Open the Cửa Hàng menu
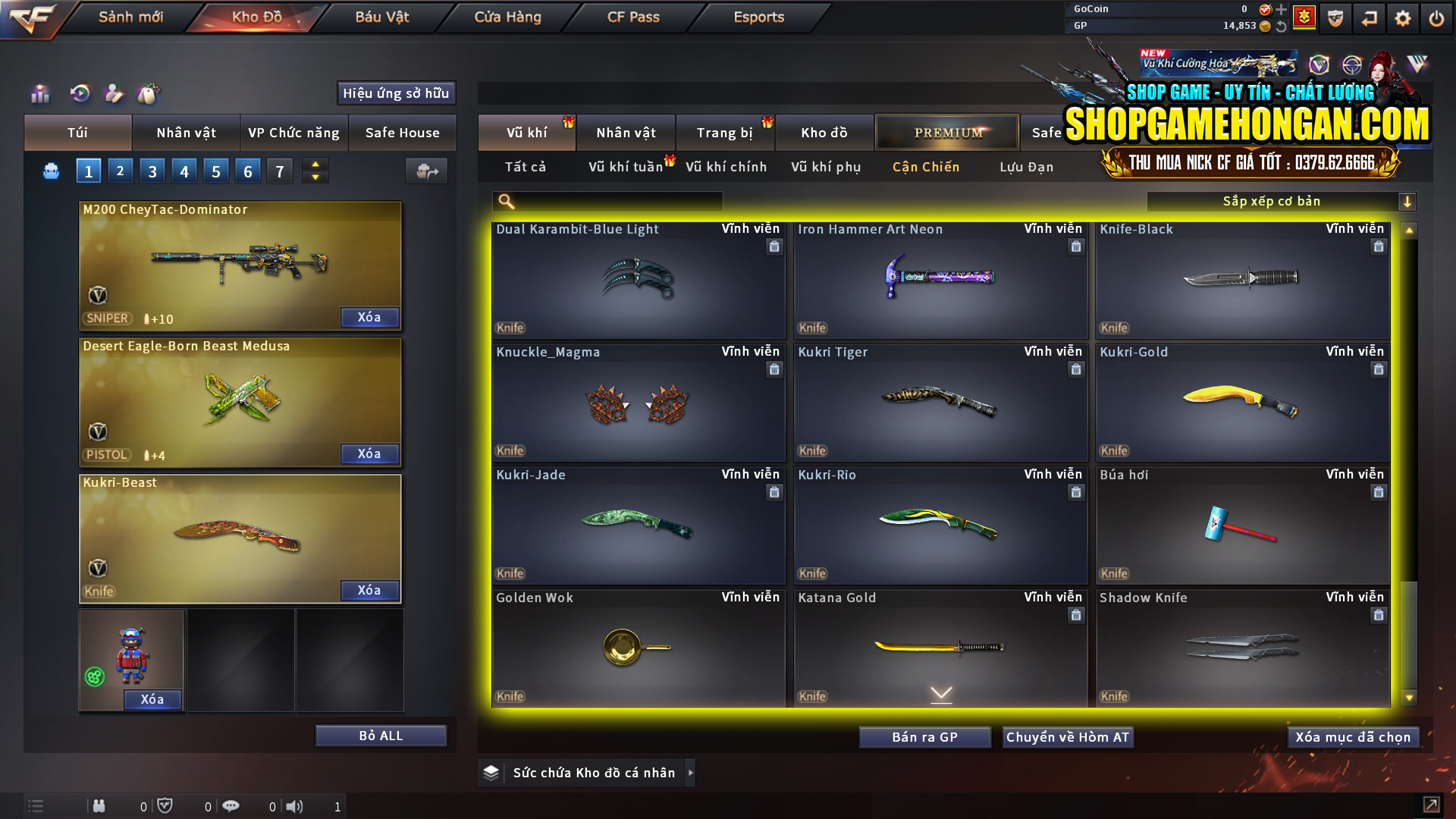1456x819 pixels. [x=506, y=17]
